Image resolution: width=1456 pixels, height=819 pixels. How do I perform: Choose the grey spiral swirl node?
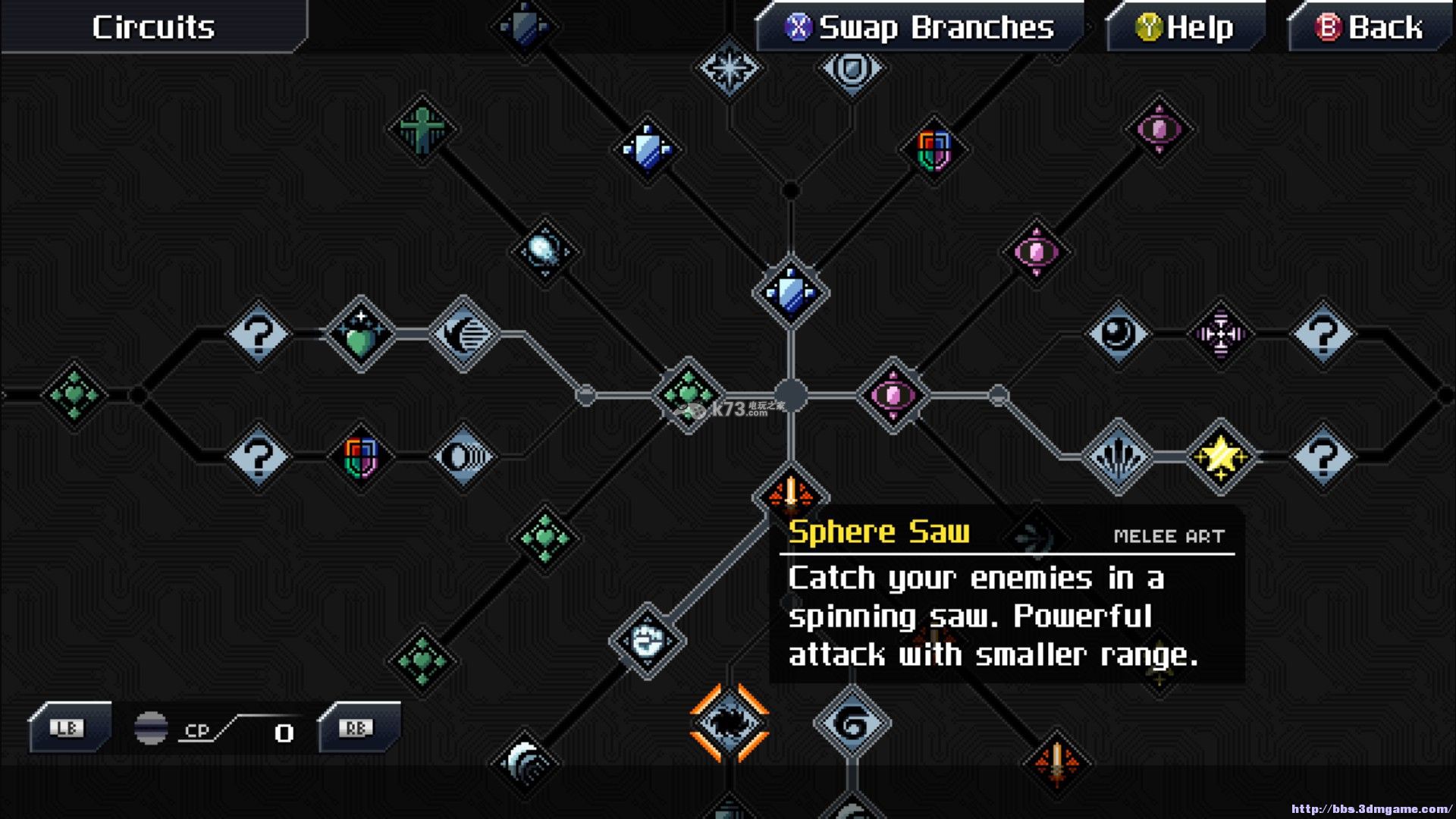(852, 723)
